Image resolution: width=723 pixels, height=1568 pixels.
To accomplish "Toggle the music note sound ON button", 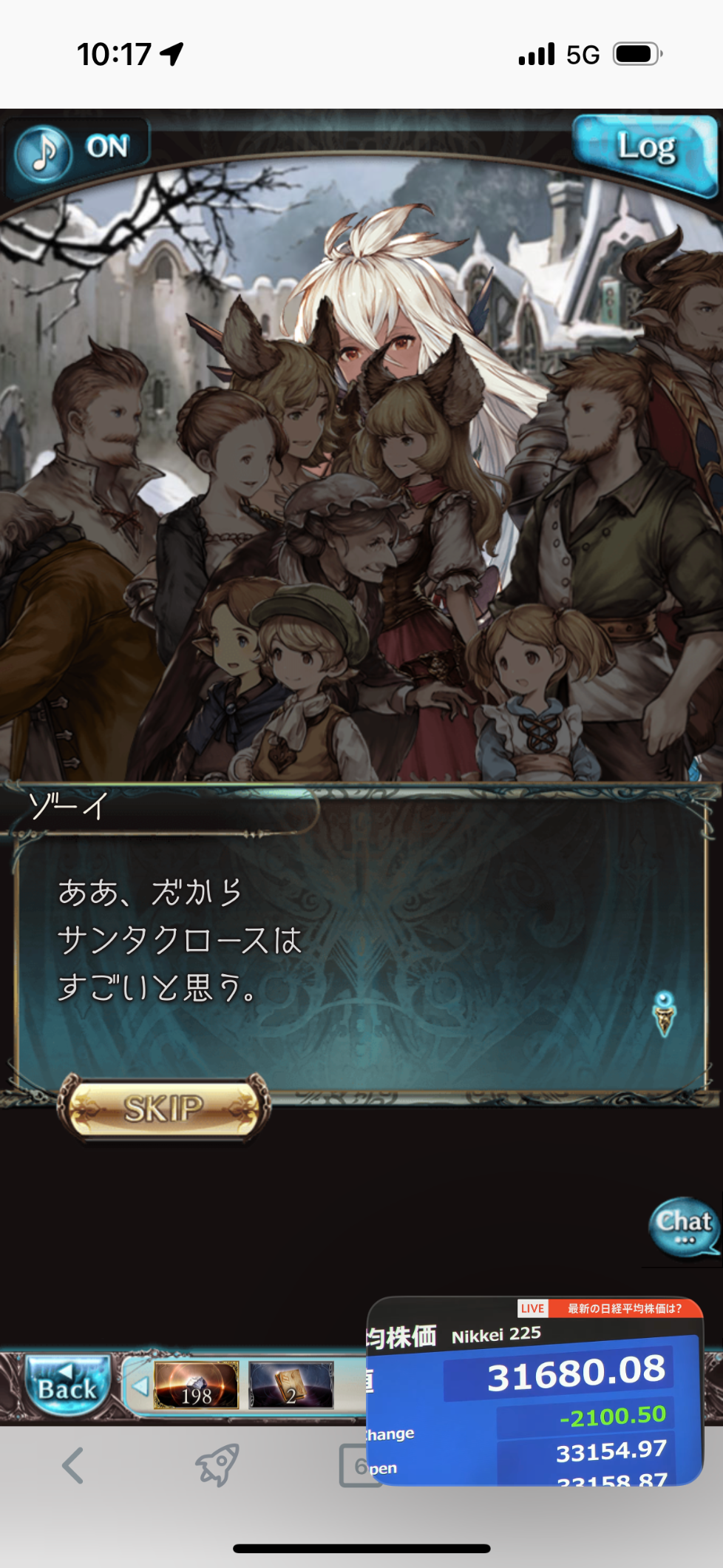I will coord(78,150).
